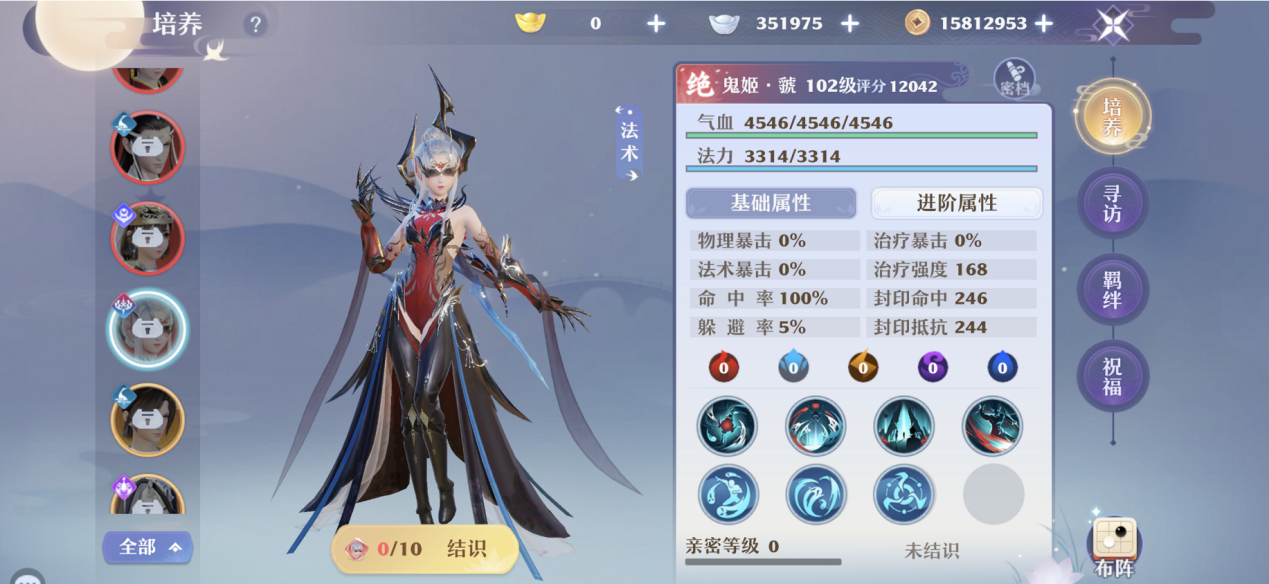
Task: Close the screen with the X button
Action: coord(1112,24)
